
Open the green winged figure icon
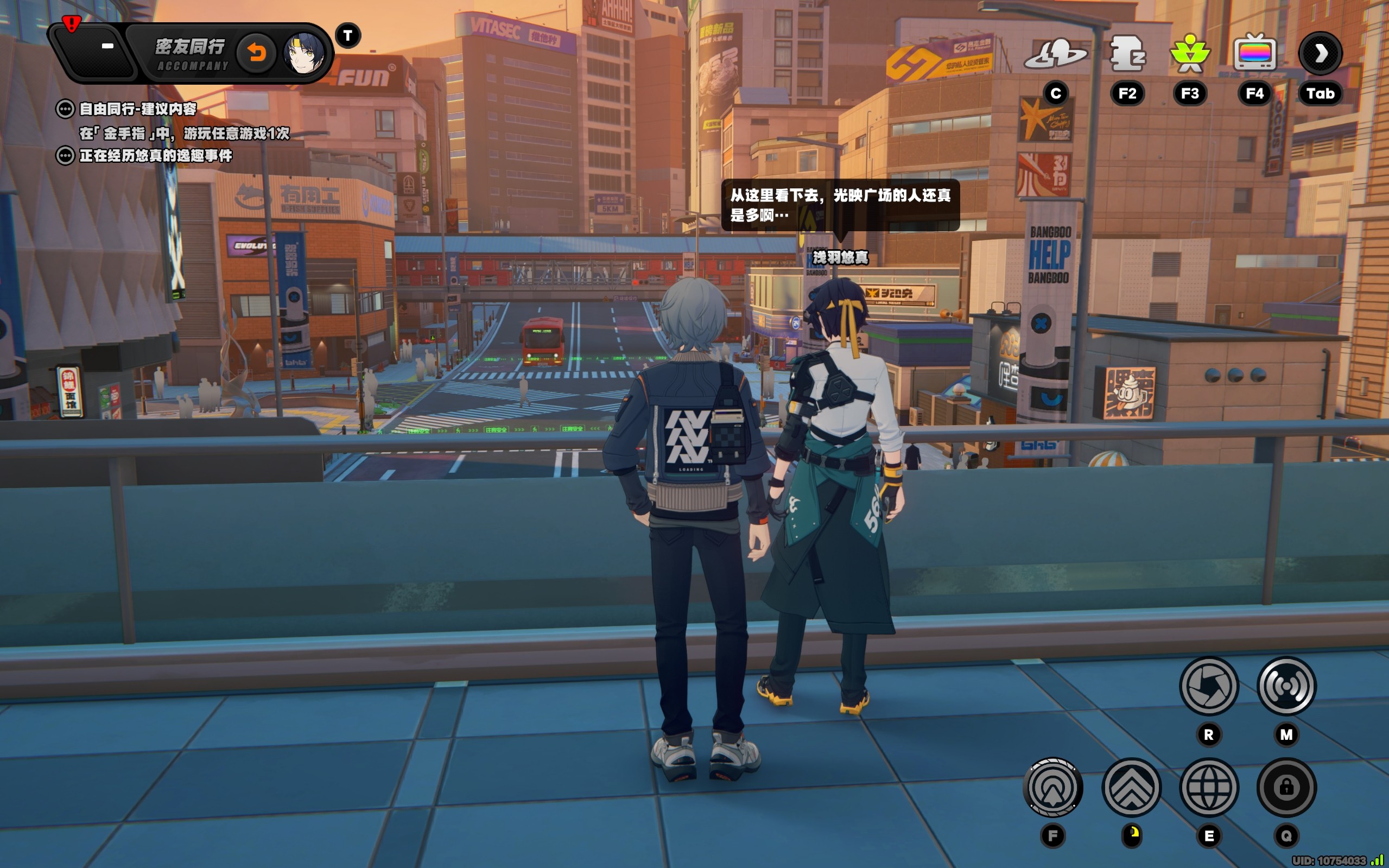click(1190, 53)
